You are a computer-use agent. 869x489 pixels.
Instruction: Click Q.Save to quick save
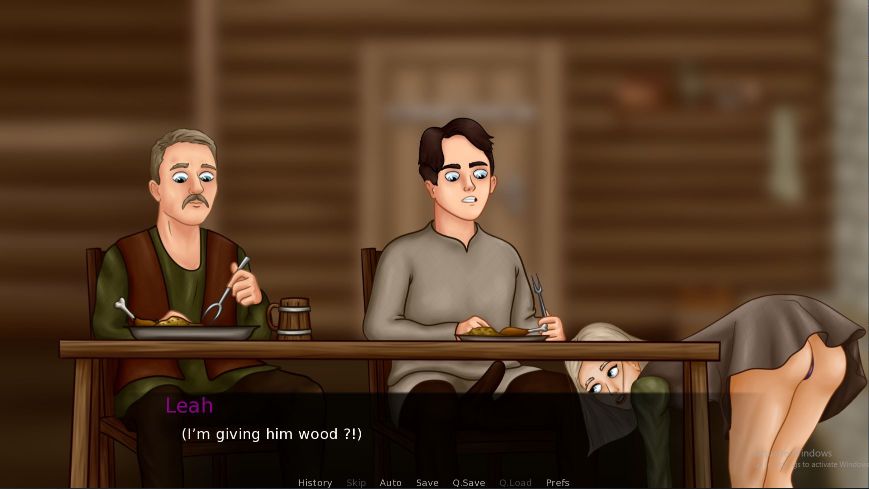468,483
